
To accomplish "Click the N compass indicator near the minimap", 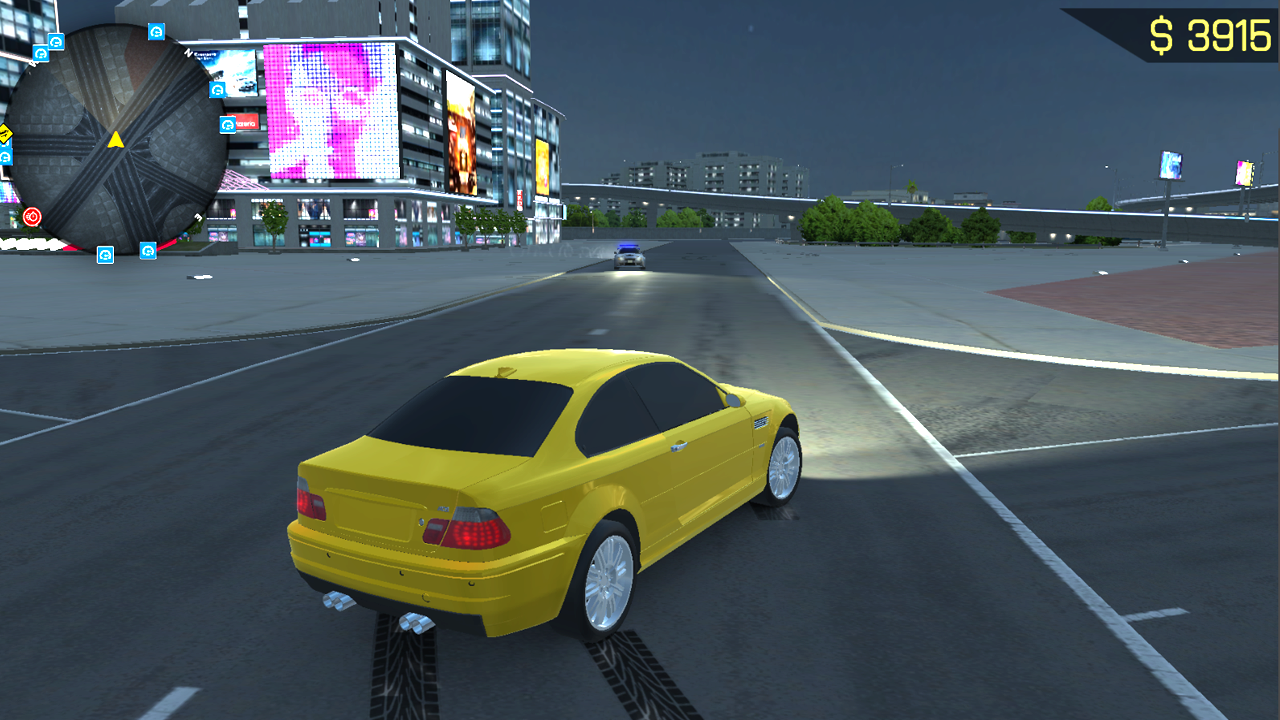I will tap(190, 53).
